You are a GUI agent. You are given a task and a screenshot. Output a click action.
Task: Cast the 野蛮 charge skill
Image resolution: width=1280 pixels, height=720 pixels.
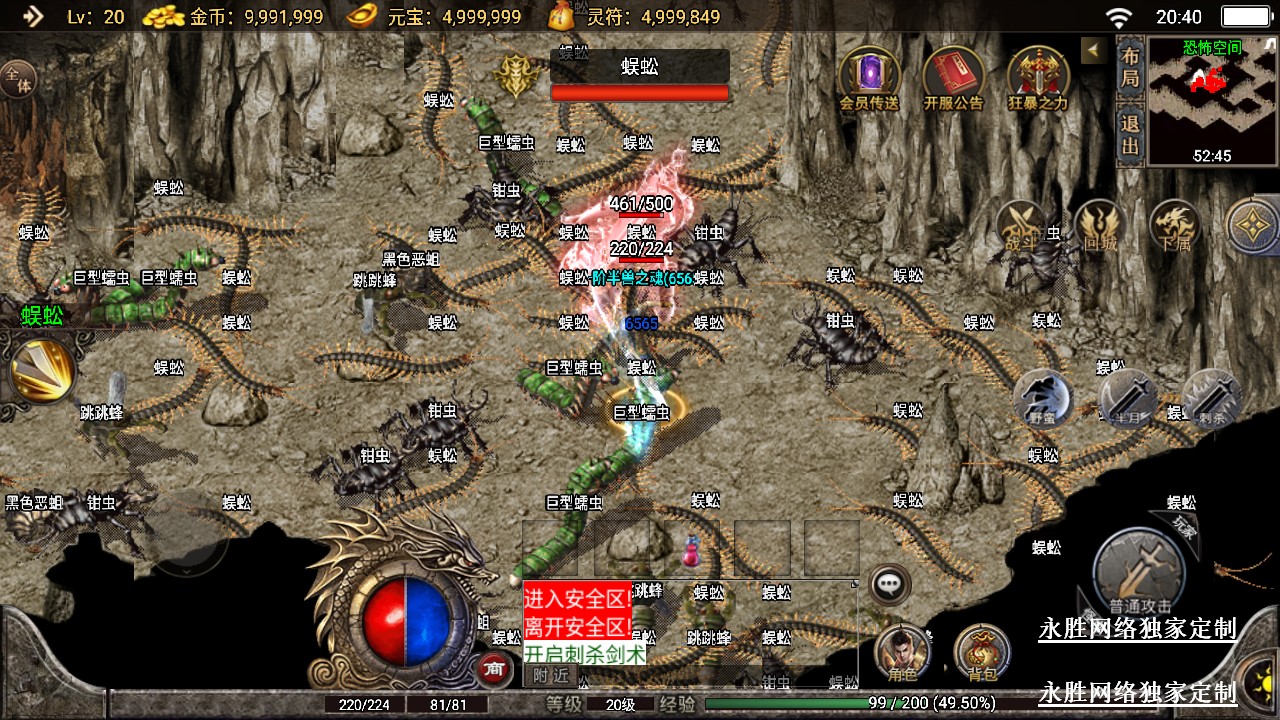click(1043, 398)
